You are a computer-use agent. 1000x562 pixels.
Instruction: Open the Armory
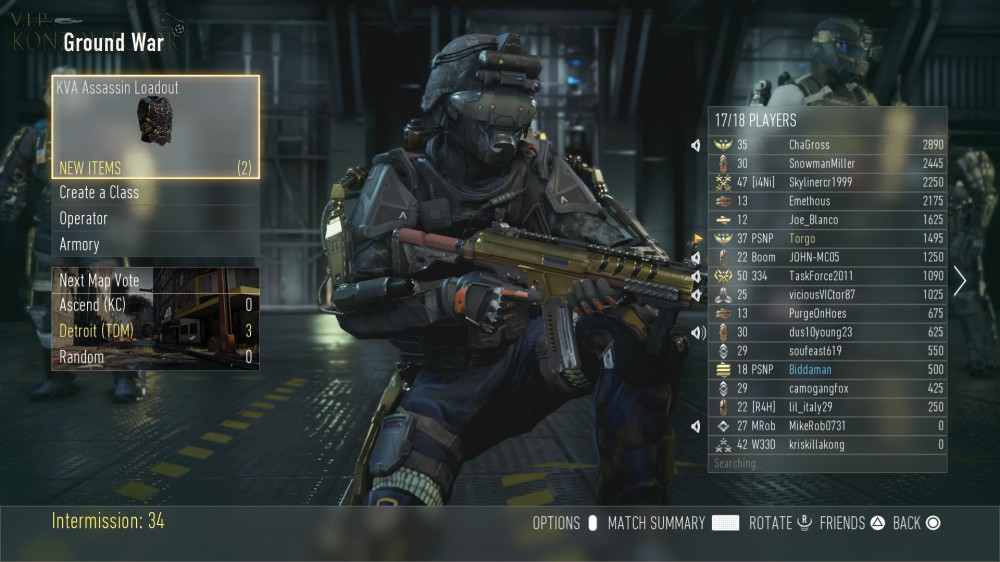pyautogui.click(x=155, y=244)
